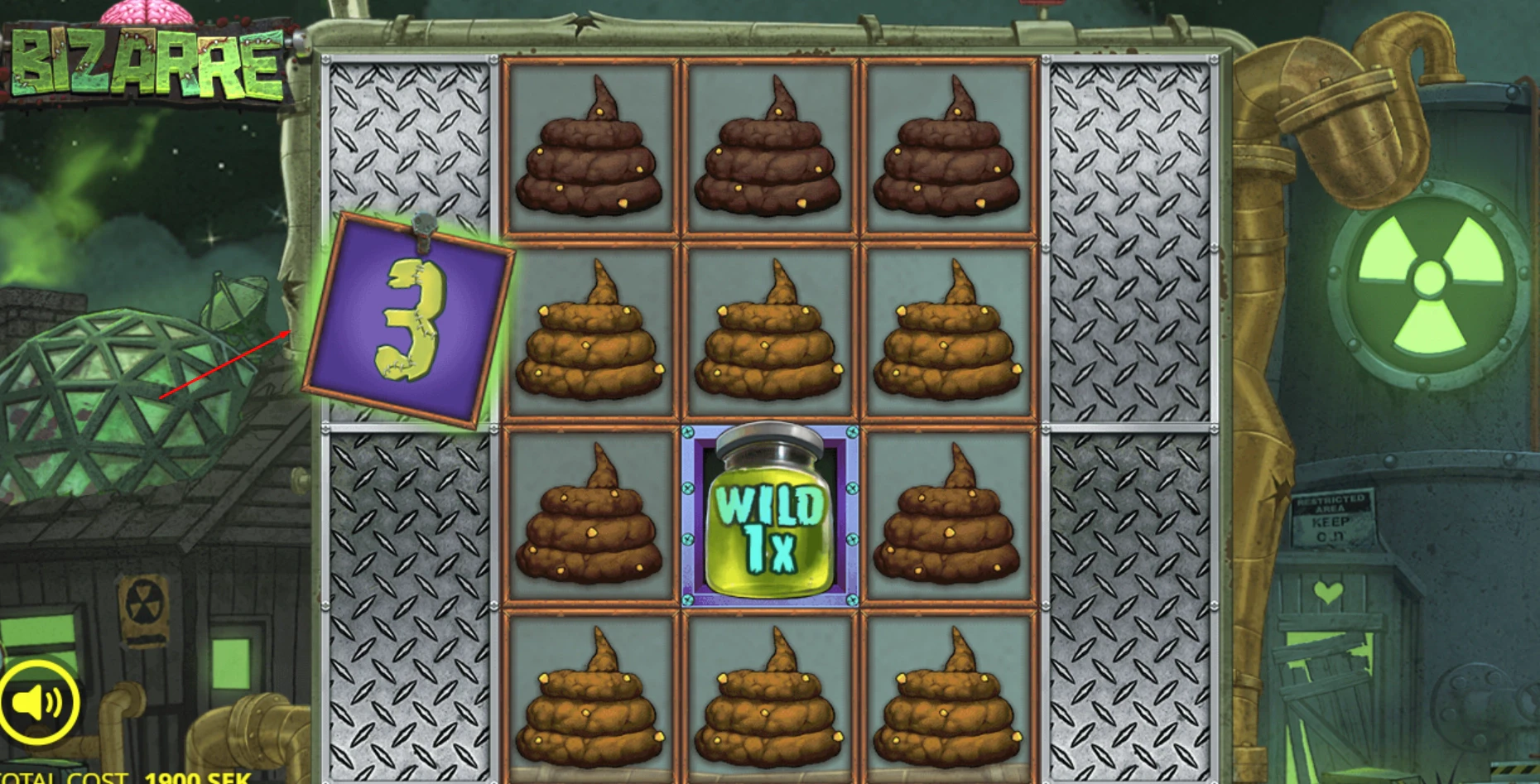Click the Total Cost 1900 SEK display

124,777
